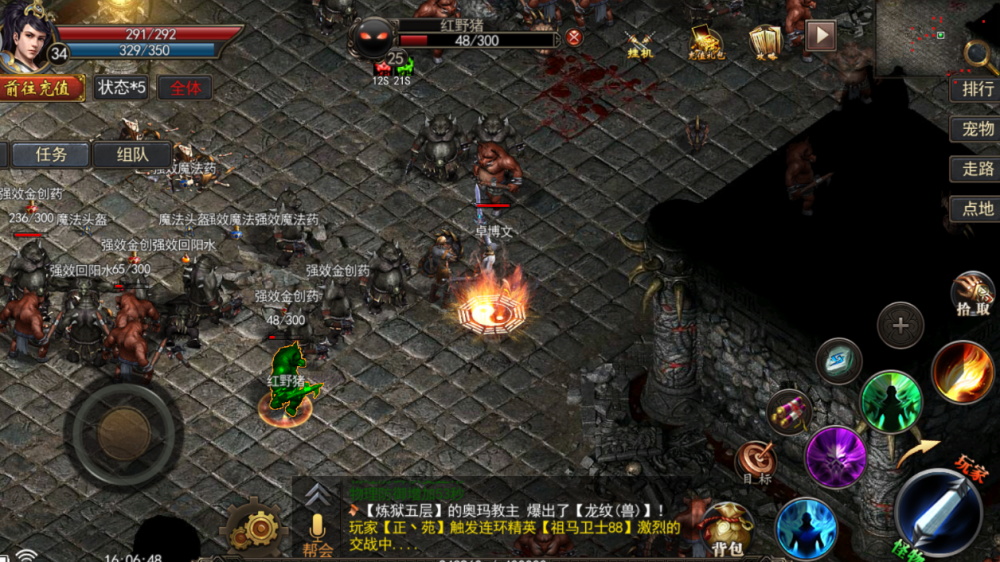Open the 背包 bag
The height and width of the screenshot is (562, 1000).
(x=727, y=529)
